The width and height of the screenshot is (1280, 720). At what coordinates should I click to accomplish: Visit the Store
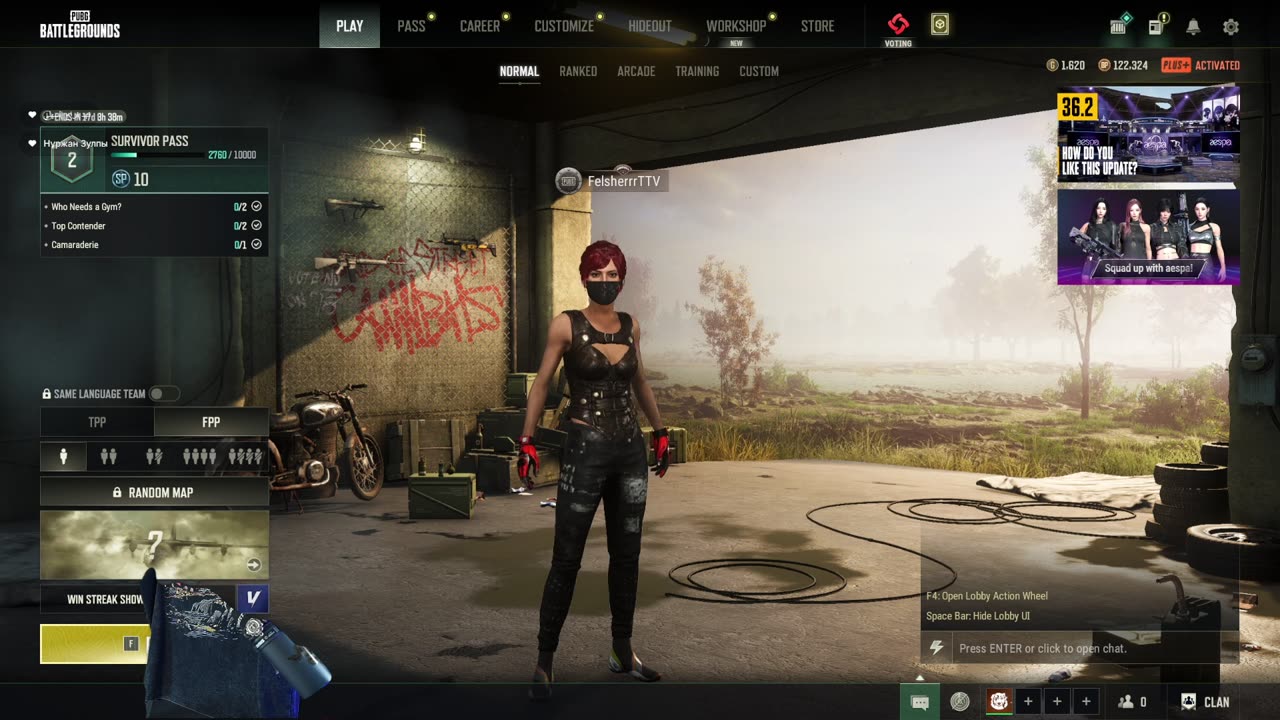pos(817,26)
